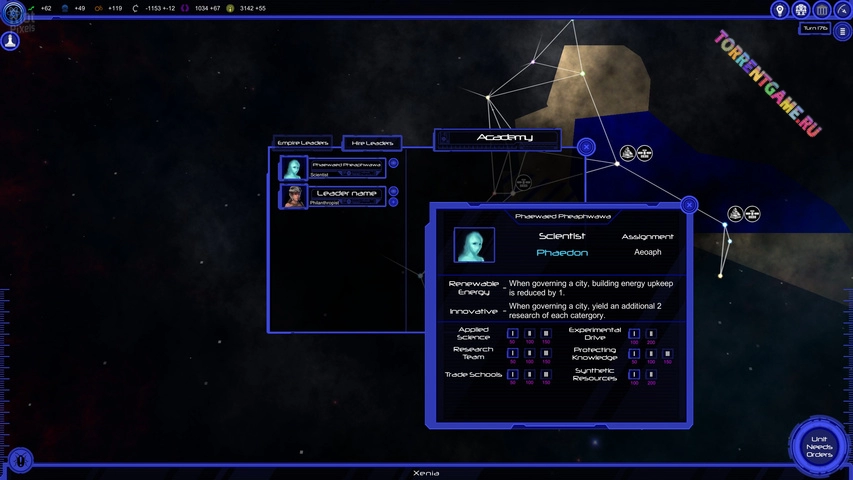Image resolution: width=853 pixels, height=480 pixels.
Task: Click the scientist leader portrait in detail panel
Action: [x=474, y=245]
